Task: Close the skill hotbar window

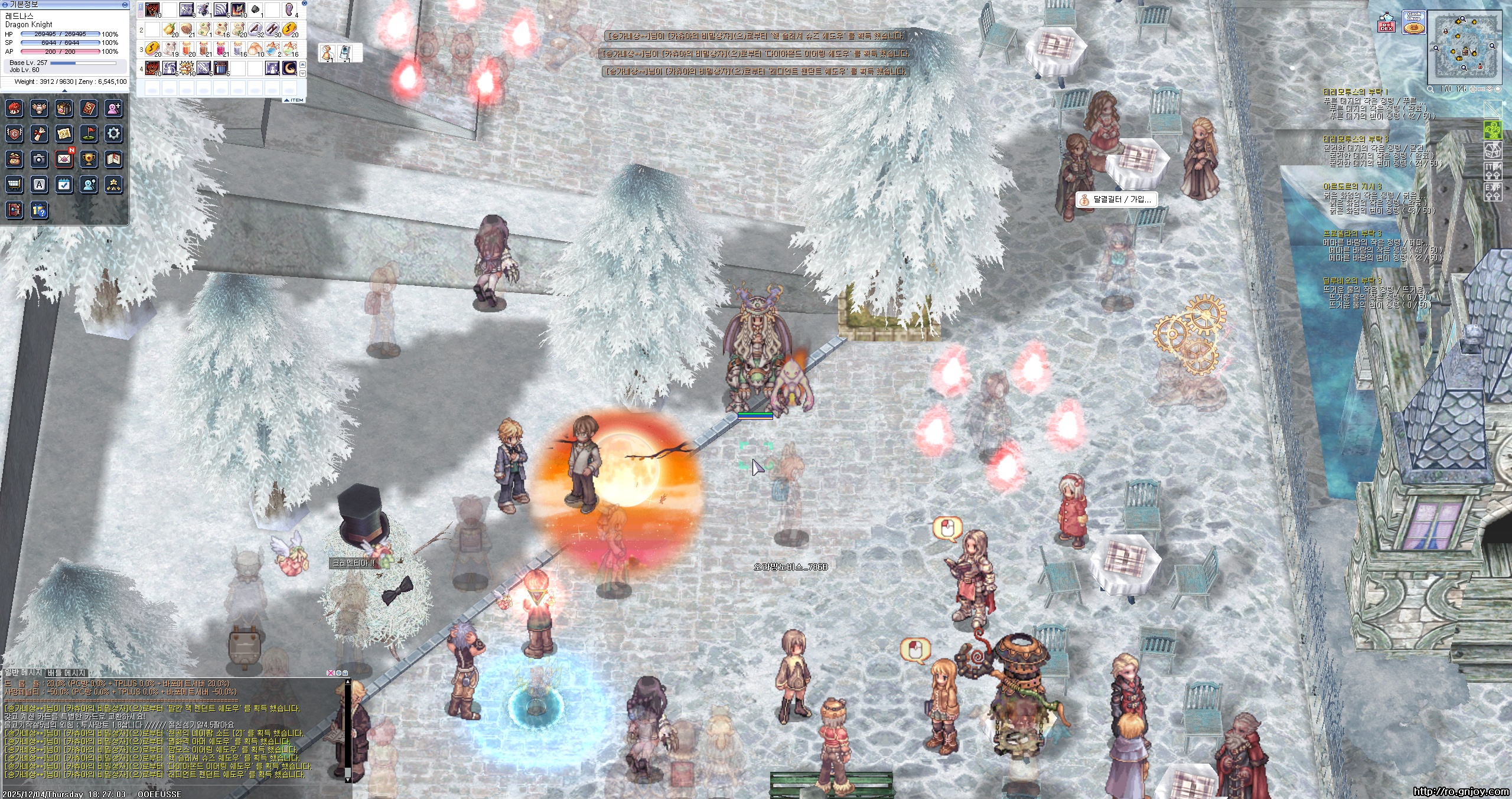Action: [x=304, y=3]
